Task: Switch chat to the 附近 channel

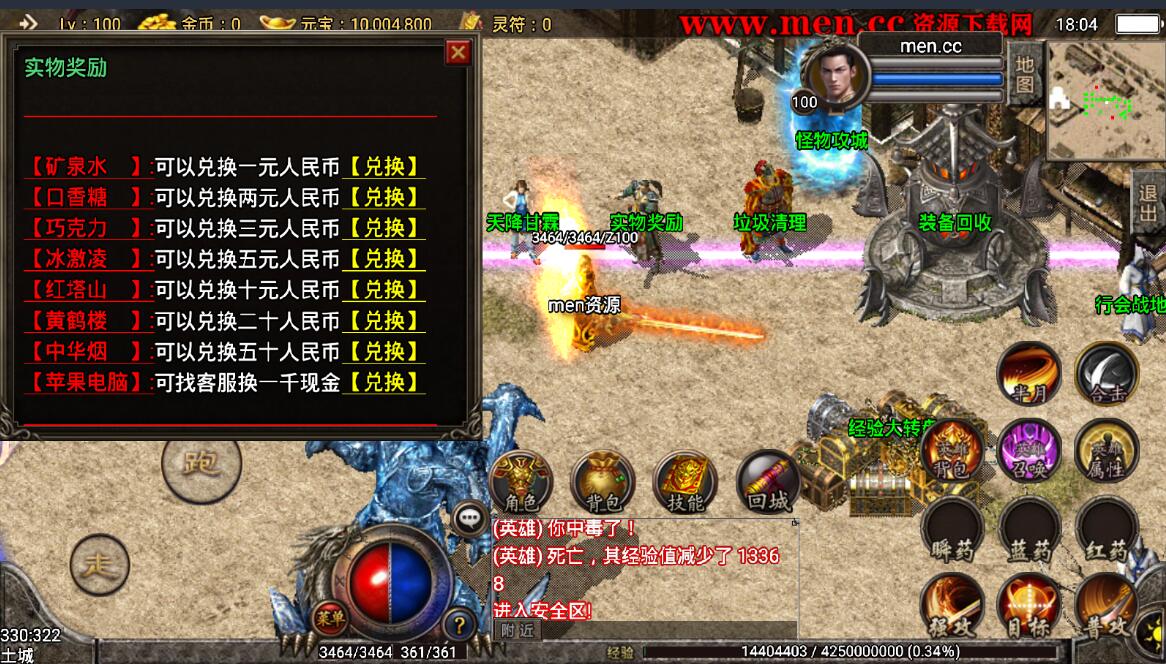Action: [517, 630]
